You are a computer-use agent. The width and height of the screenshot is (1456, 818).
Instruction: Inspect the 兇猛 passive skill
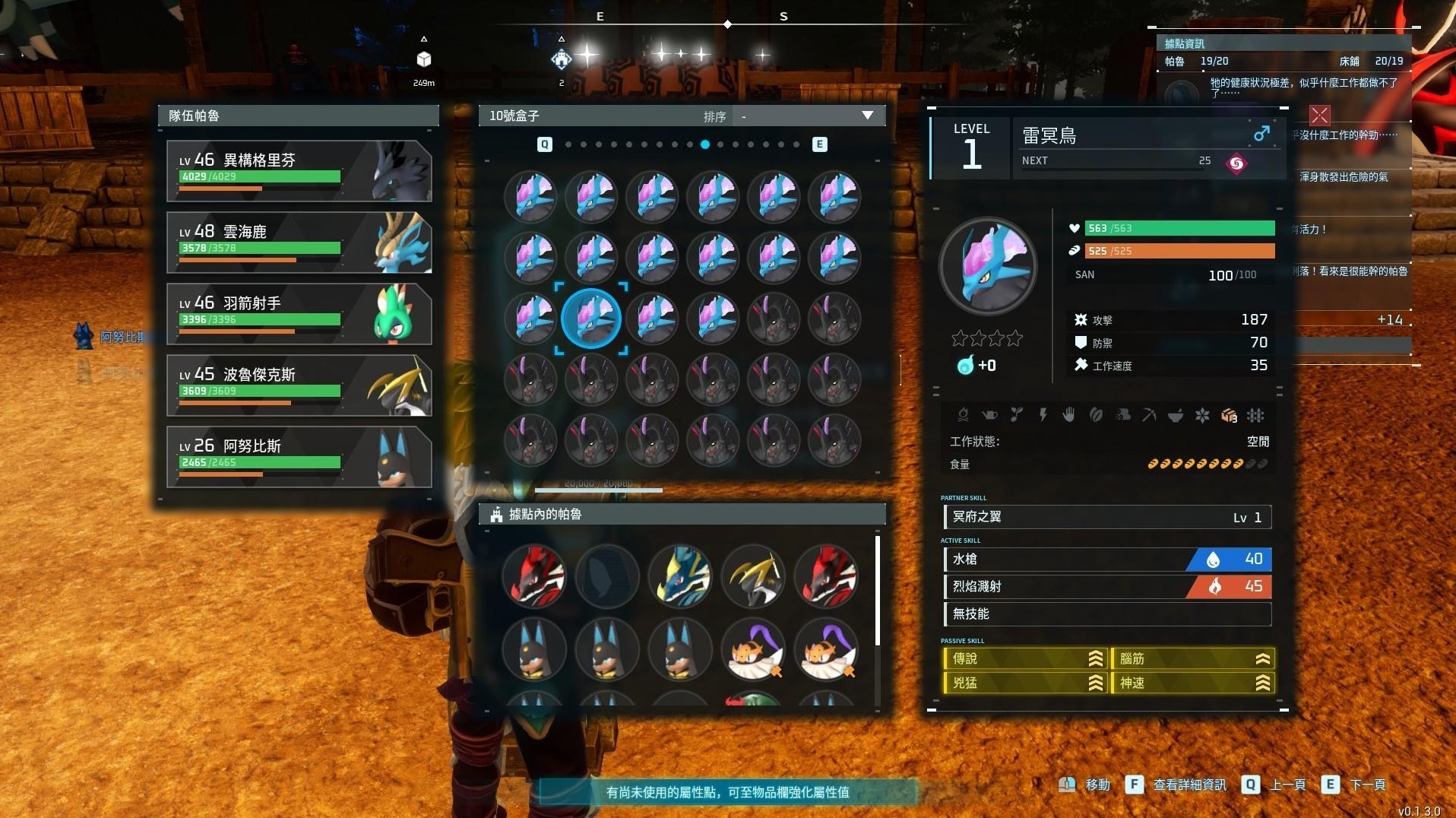(1024, 683)
